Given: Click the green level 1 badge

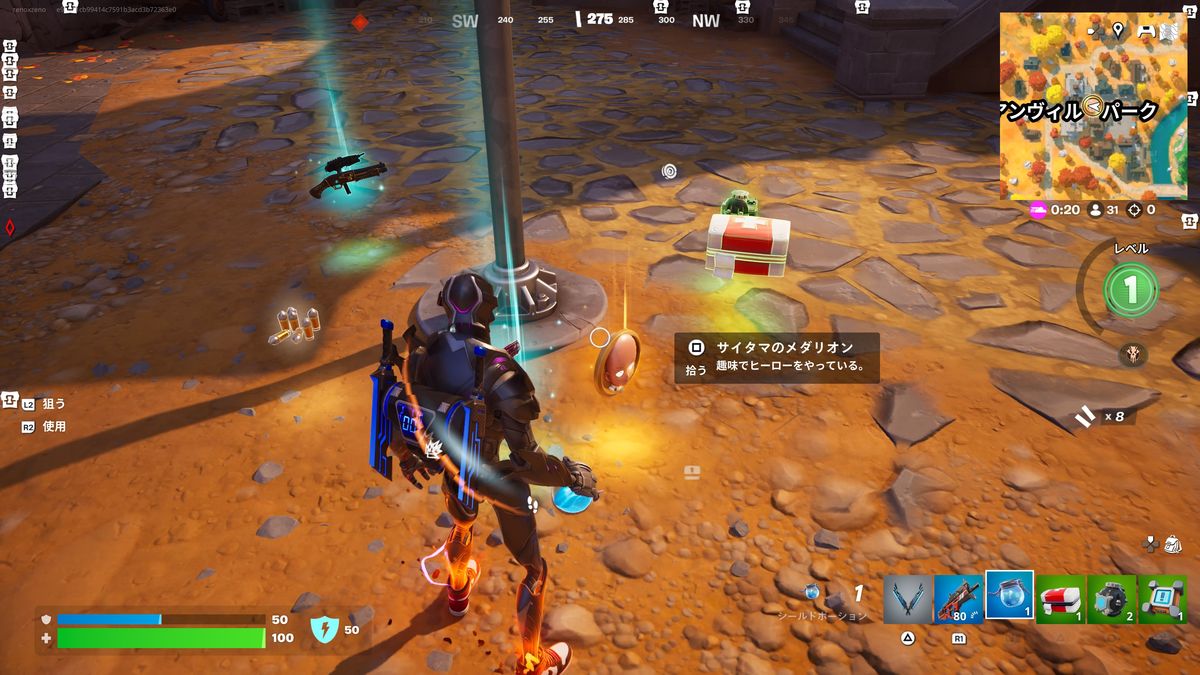Looking at the screenshot, I should [1130, 290].
